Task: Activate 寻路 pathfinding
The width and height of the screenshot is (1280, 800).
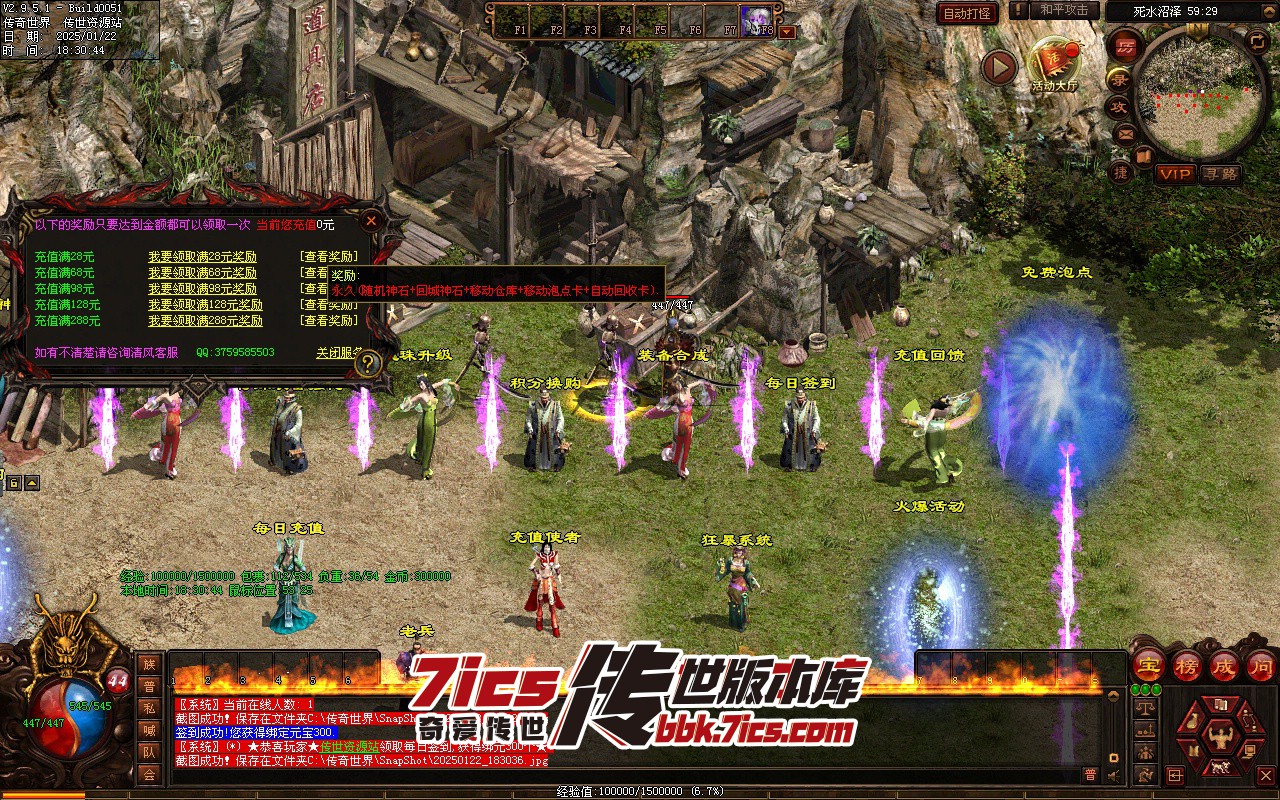Action: pos(1220,174)
